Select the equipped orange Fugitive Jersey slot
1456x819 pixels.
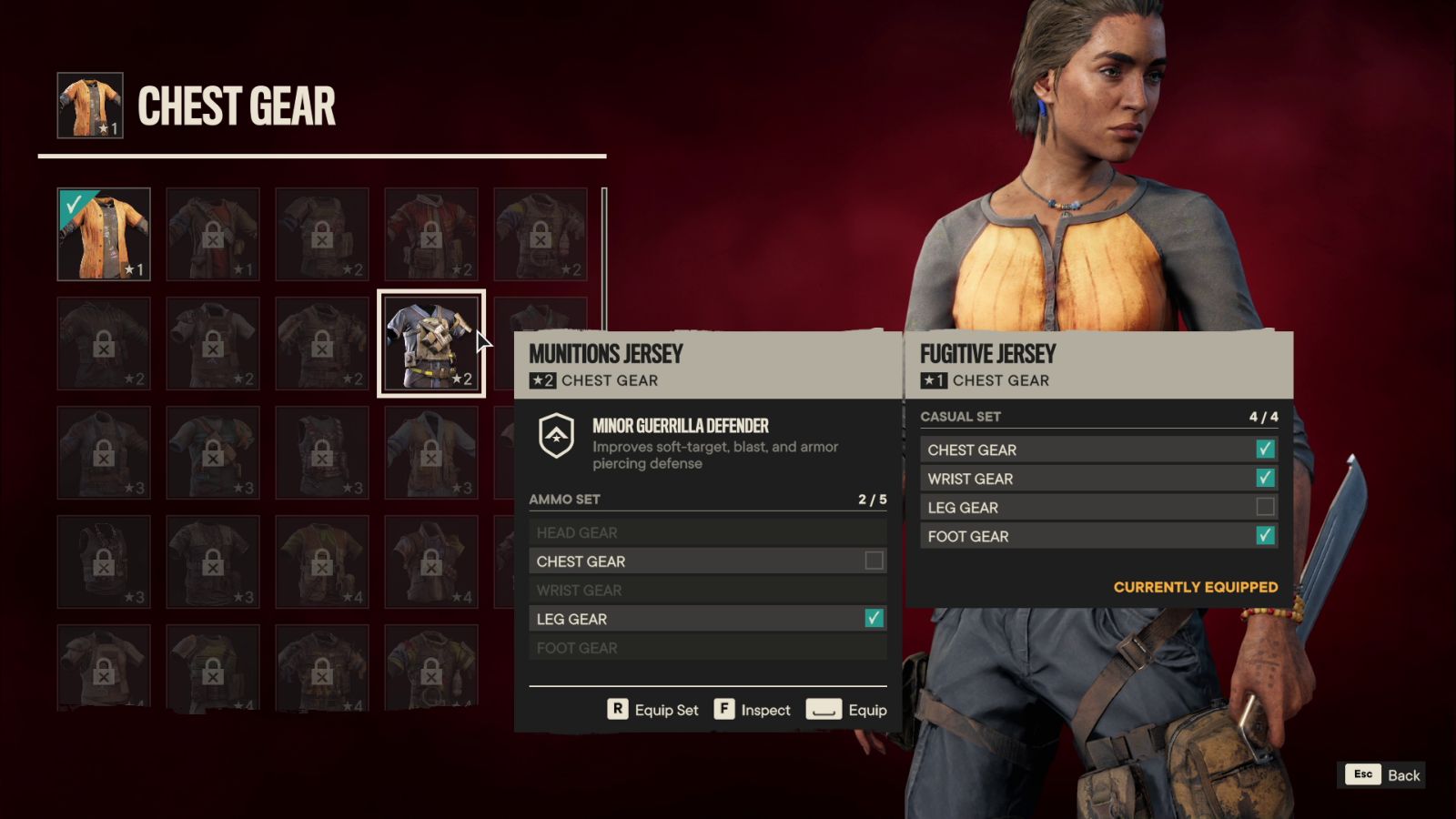click(104, 234)
